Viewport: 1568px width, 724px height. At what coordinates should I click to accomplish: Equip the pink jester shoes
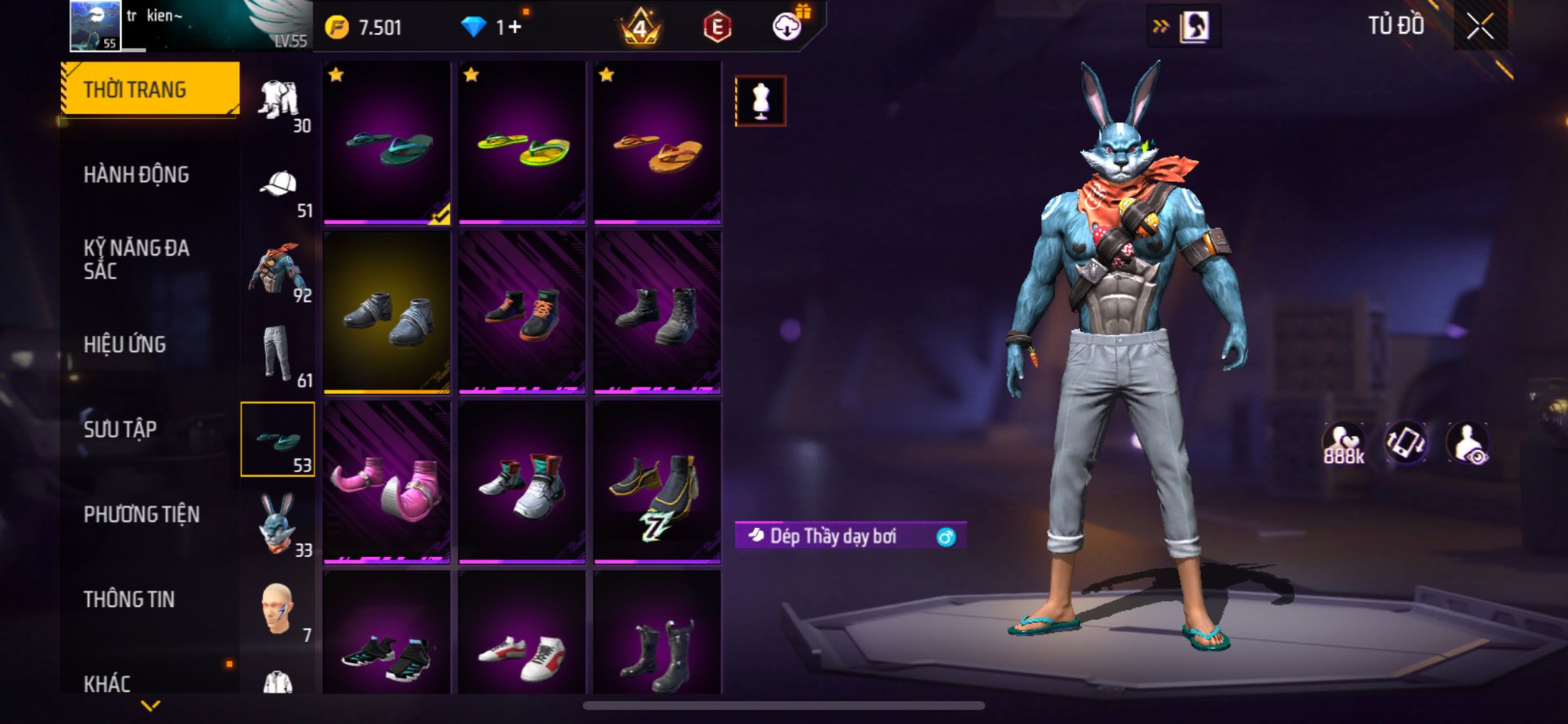(387, 482)
